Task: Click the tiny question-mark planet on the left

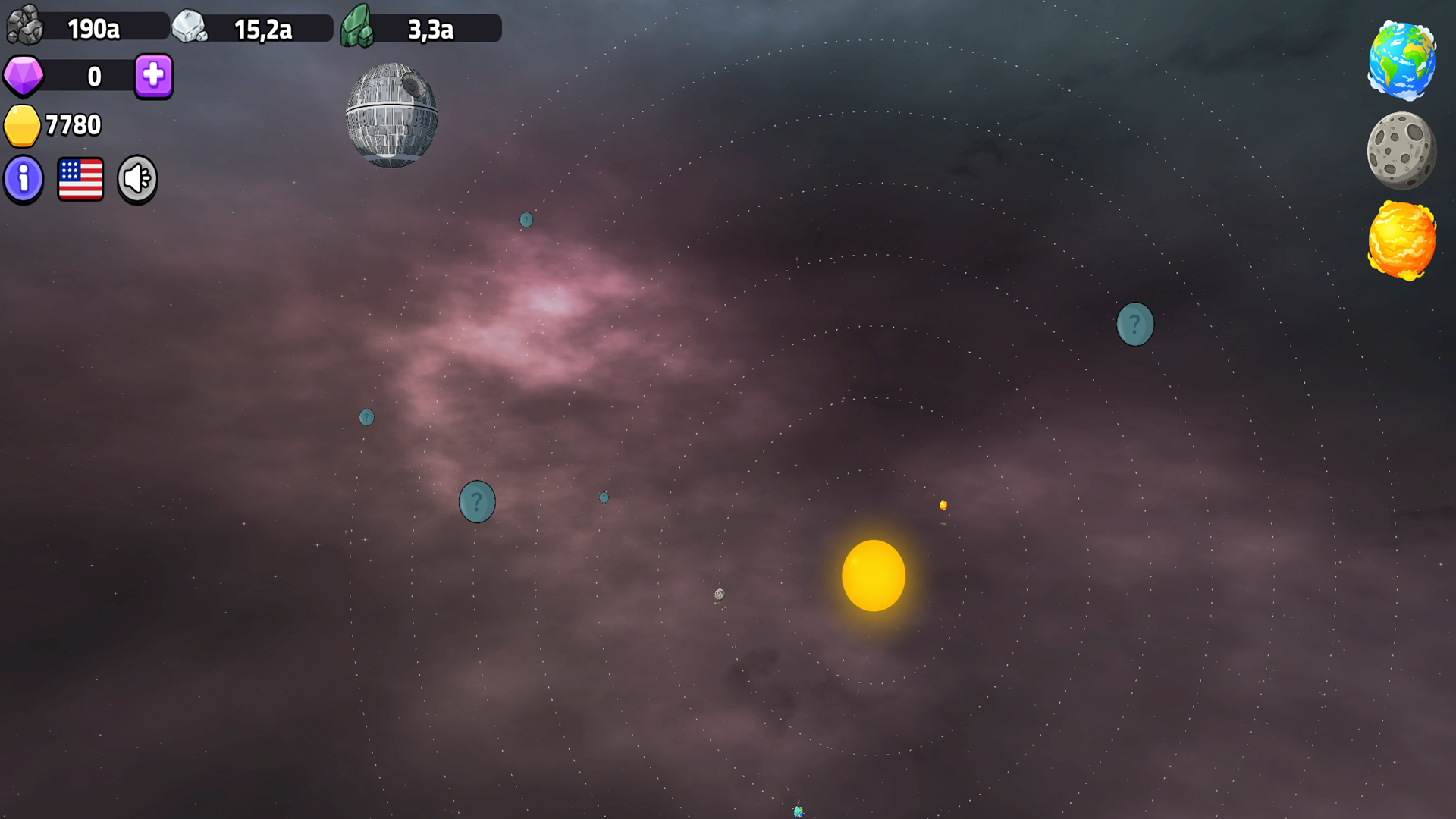Action: [x=366, y=417]
